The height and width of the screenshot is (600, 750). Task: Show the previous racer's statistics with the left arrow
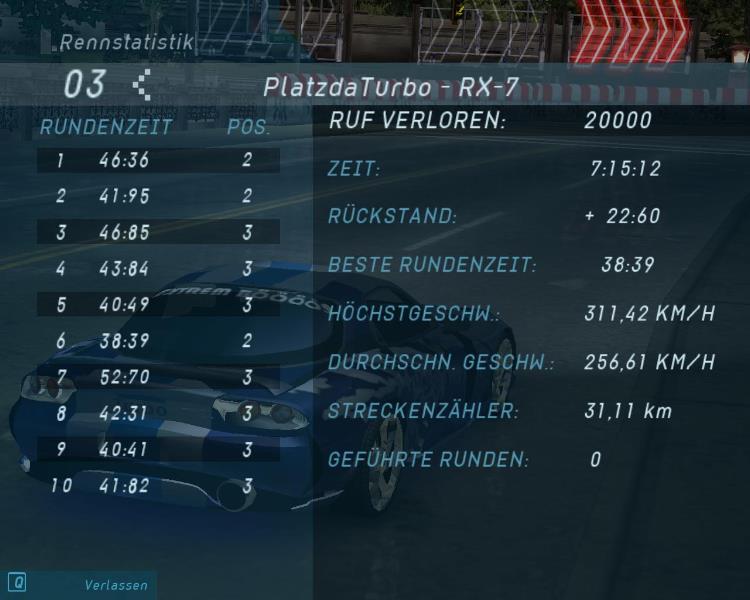142,85
